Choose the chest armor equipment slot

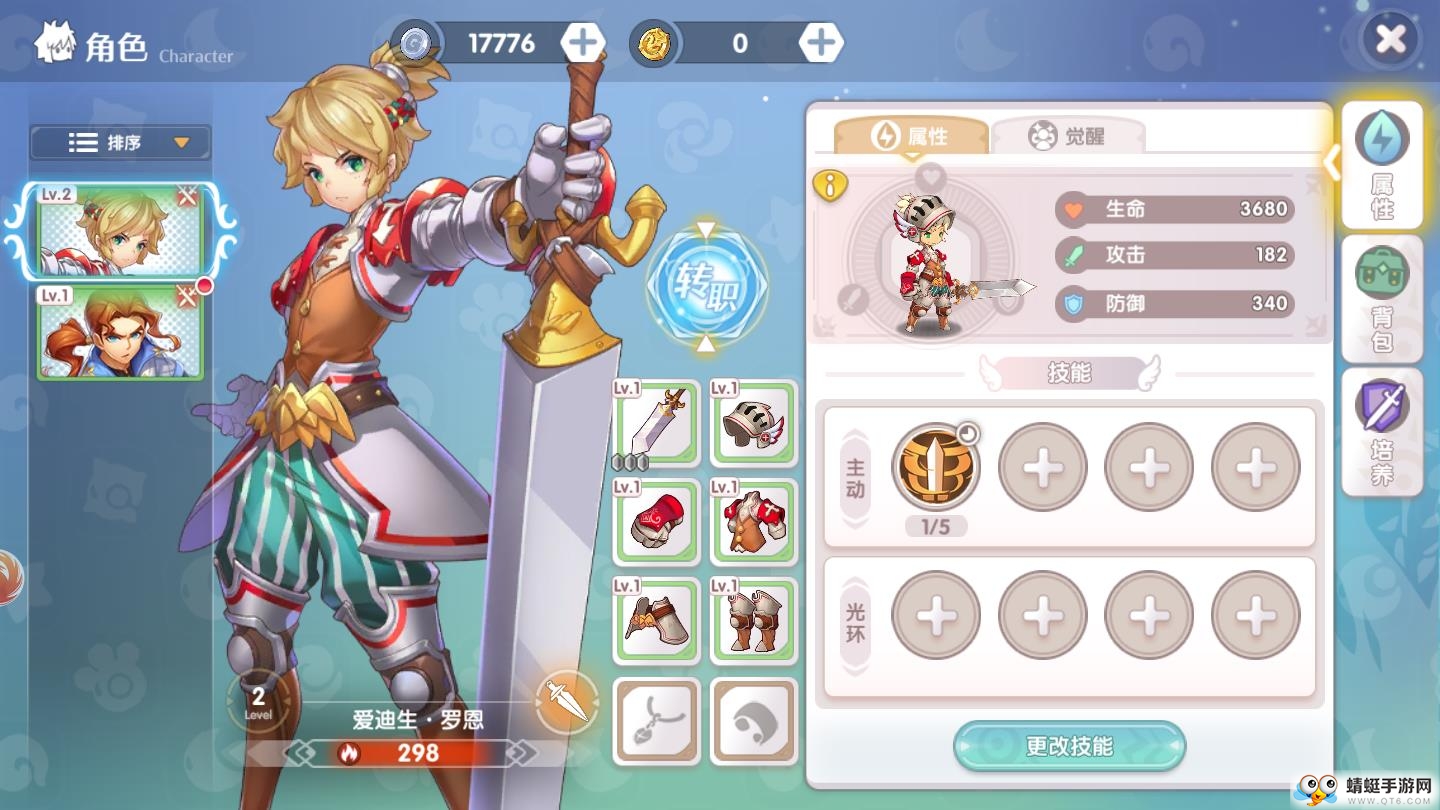click(754, 522)
